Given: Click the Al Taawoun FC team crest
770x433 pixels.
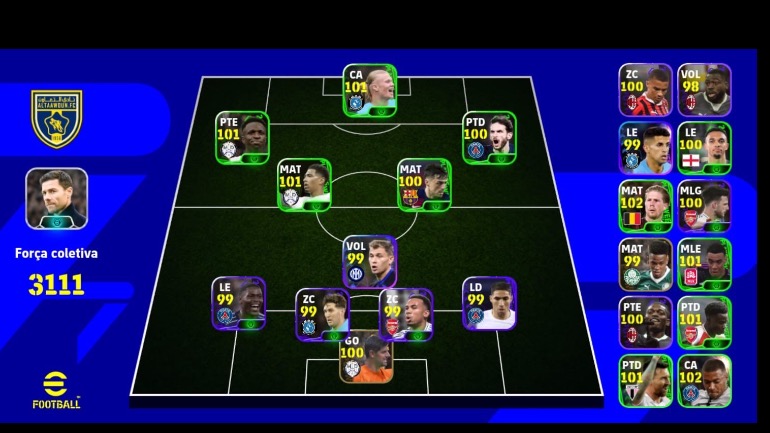Looking at the screenshot, I should point(56,118).
